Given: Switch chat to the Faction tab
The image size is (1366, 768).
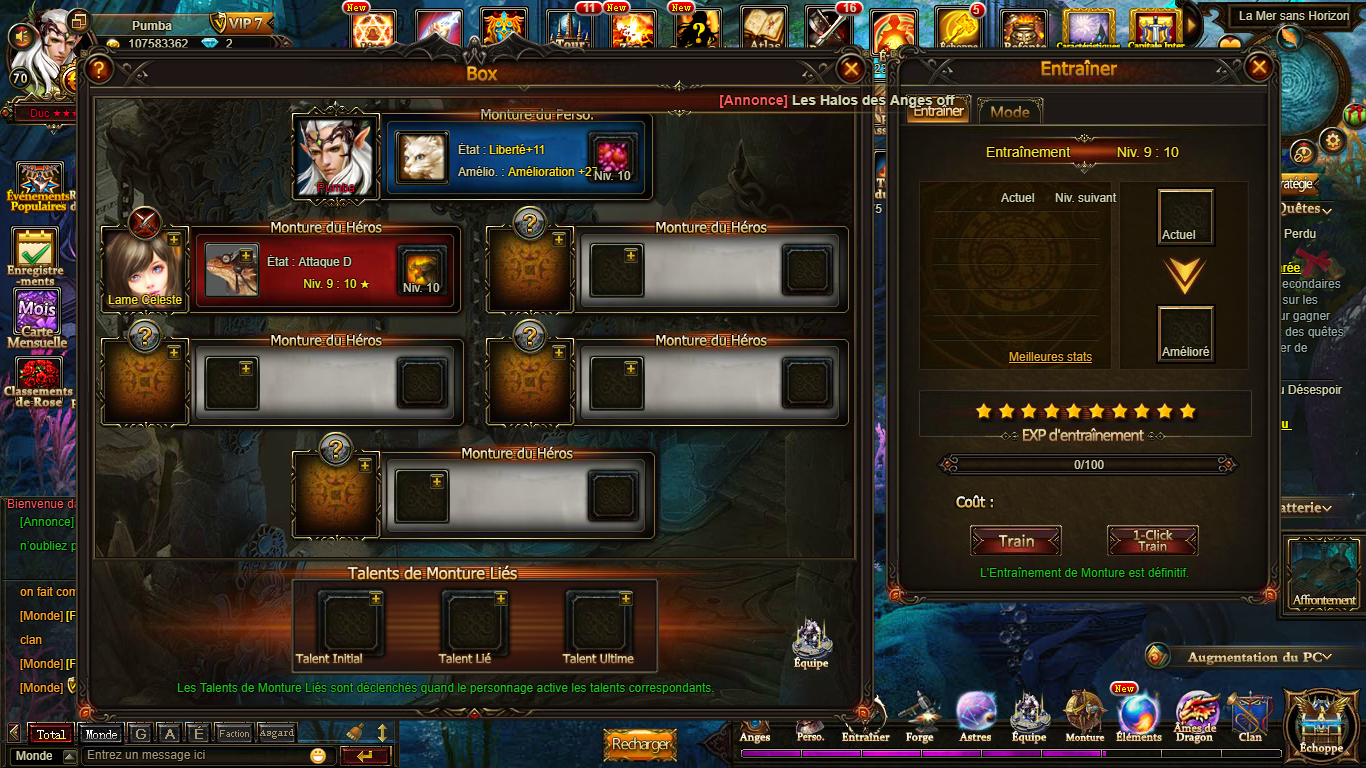Looking at the screenshot, I should point(234,733).
